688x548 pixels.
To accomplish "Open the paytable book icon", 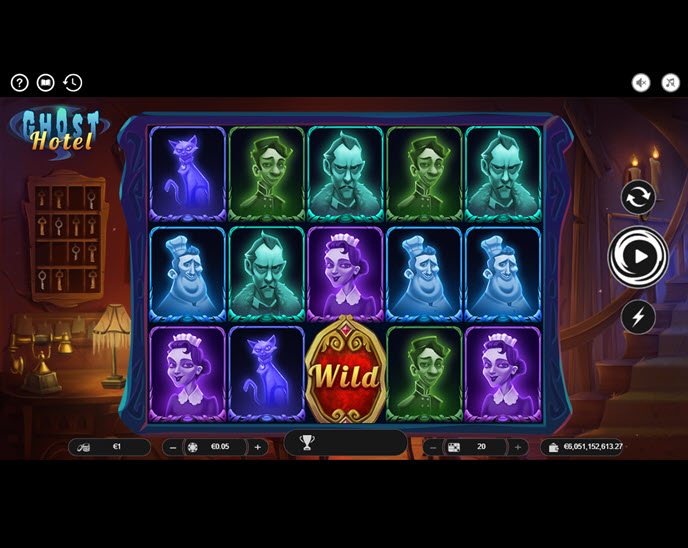I will pos(46,83).
